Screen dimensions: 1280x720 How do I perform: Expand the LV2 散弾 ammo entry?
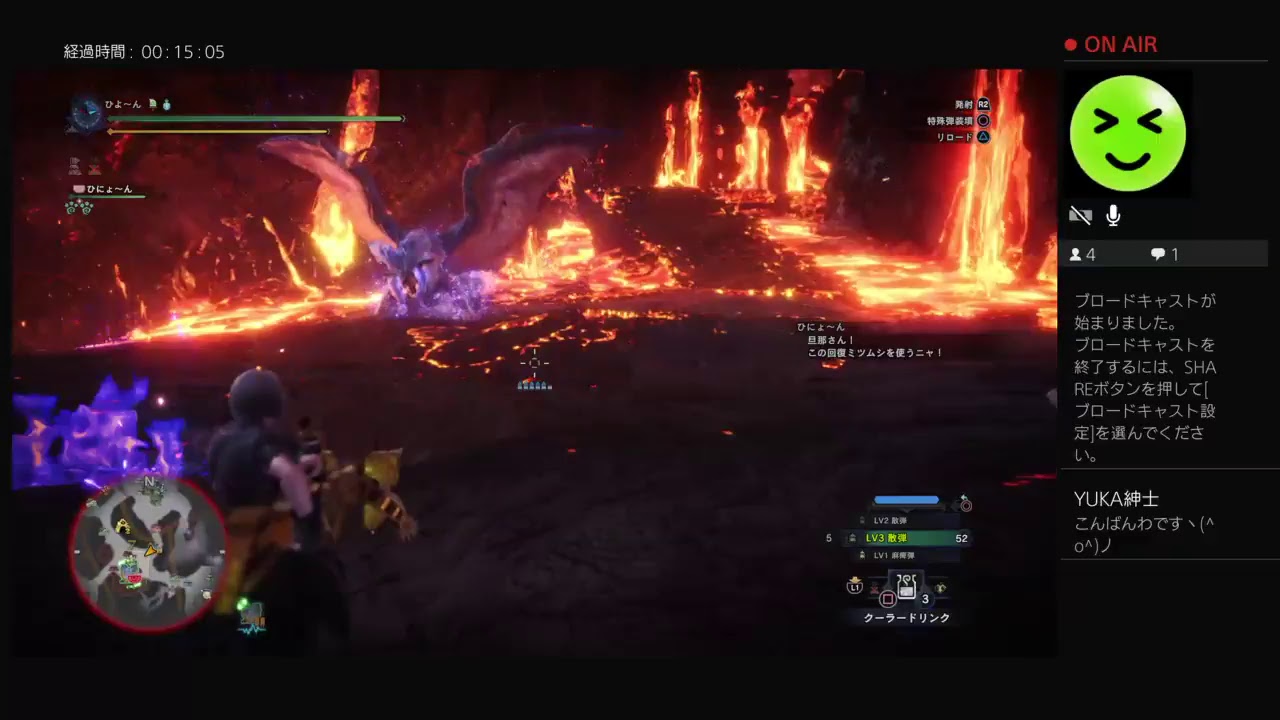coord(891,520)
